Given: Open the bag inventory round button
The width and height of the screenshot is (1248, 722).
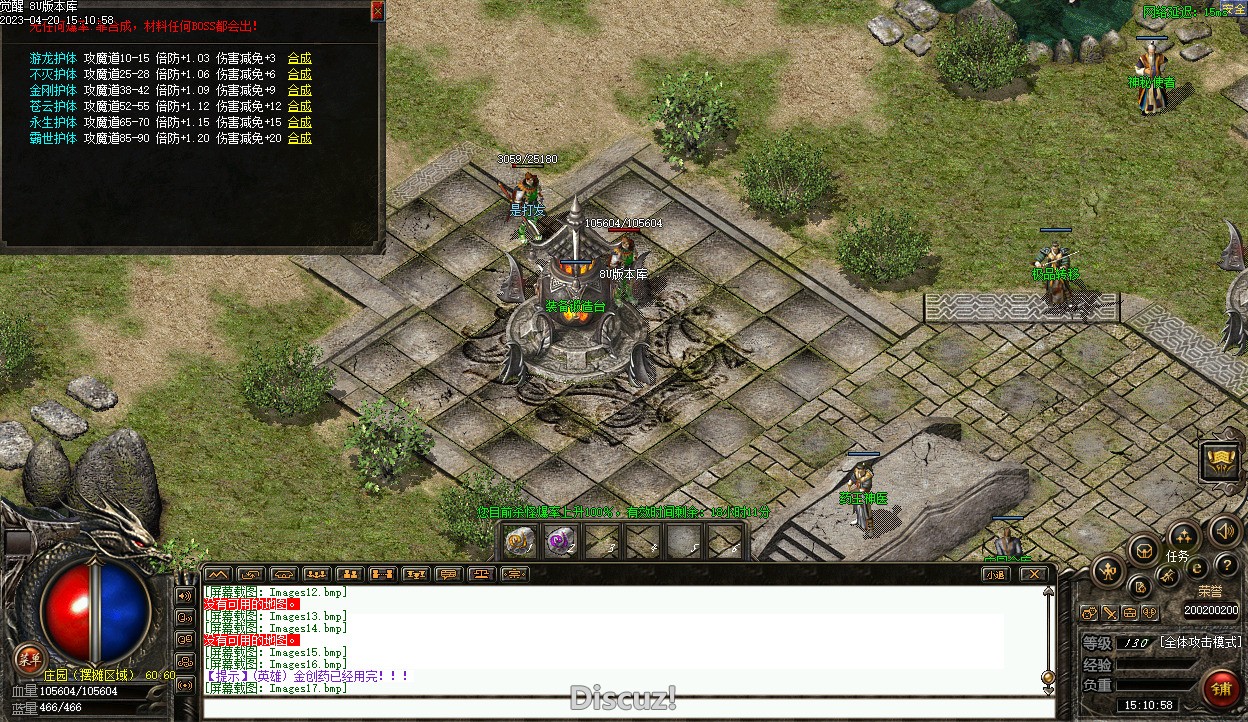Looking at the screenshot, I should tap(1143, 550).
